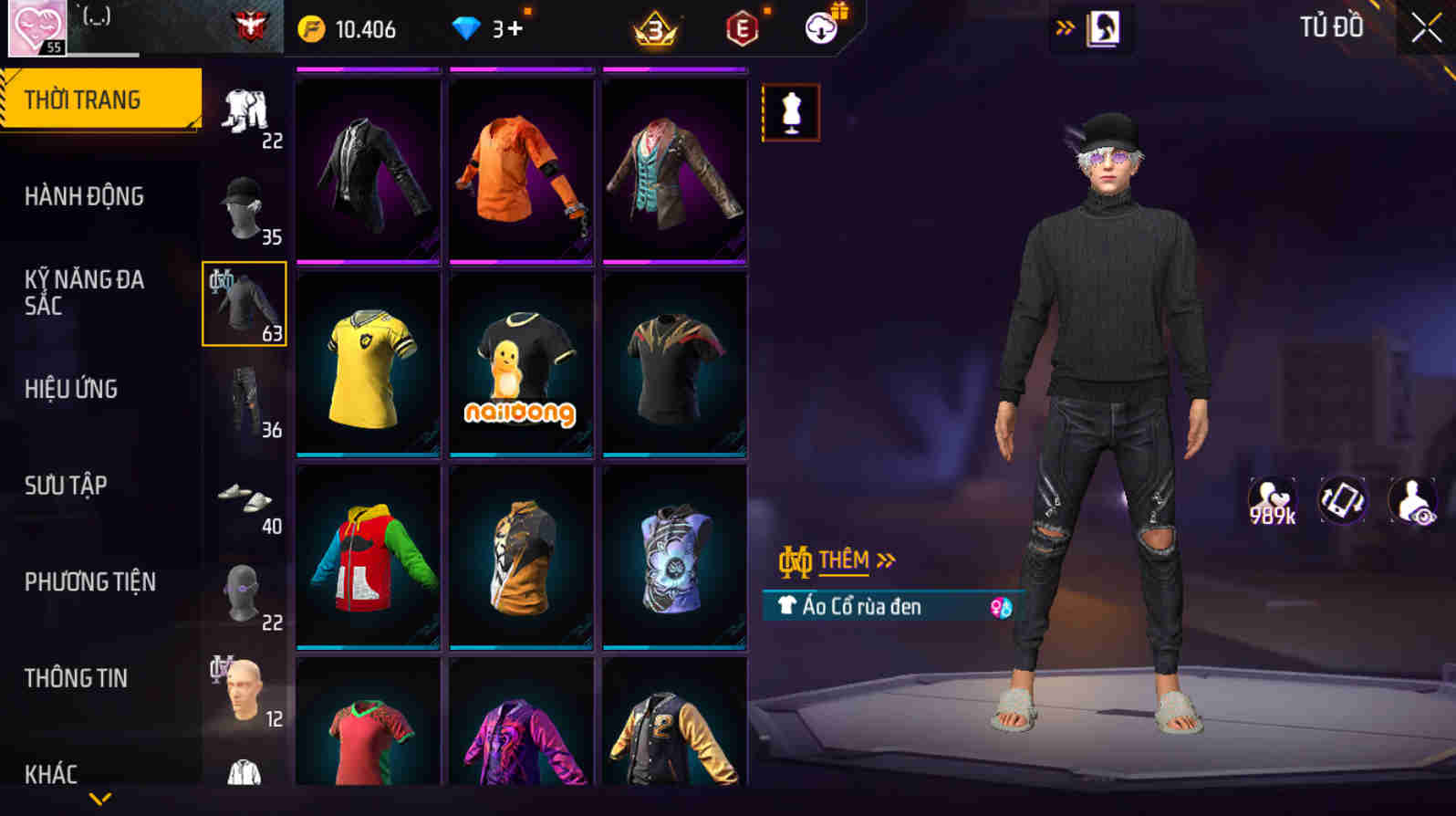Open the cloud download gift icon
Image resolution: width=1456 pixels, height=816 pixels.
tap(820, 27)
